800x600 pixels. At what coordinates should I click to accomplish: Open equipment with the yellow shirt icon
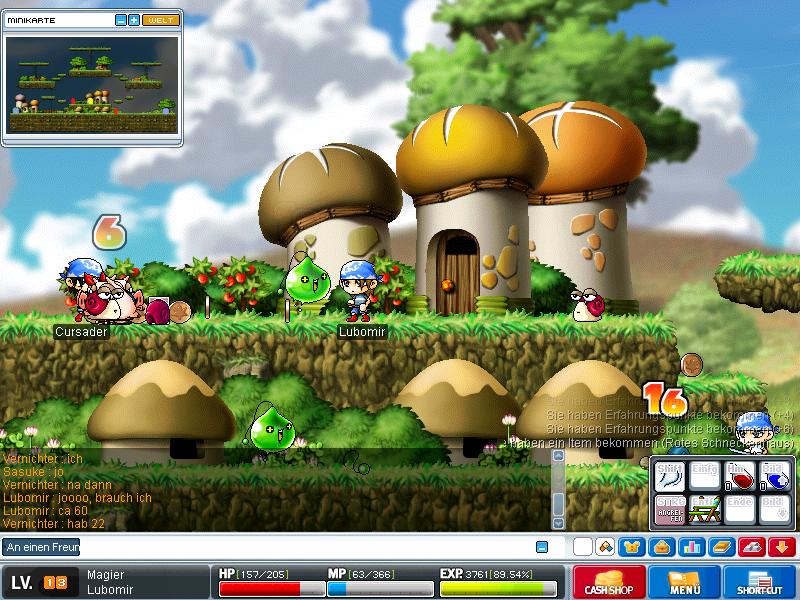click(630, 547)
